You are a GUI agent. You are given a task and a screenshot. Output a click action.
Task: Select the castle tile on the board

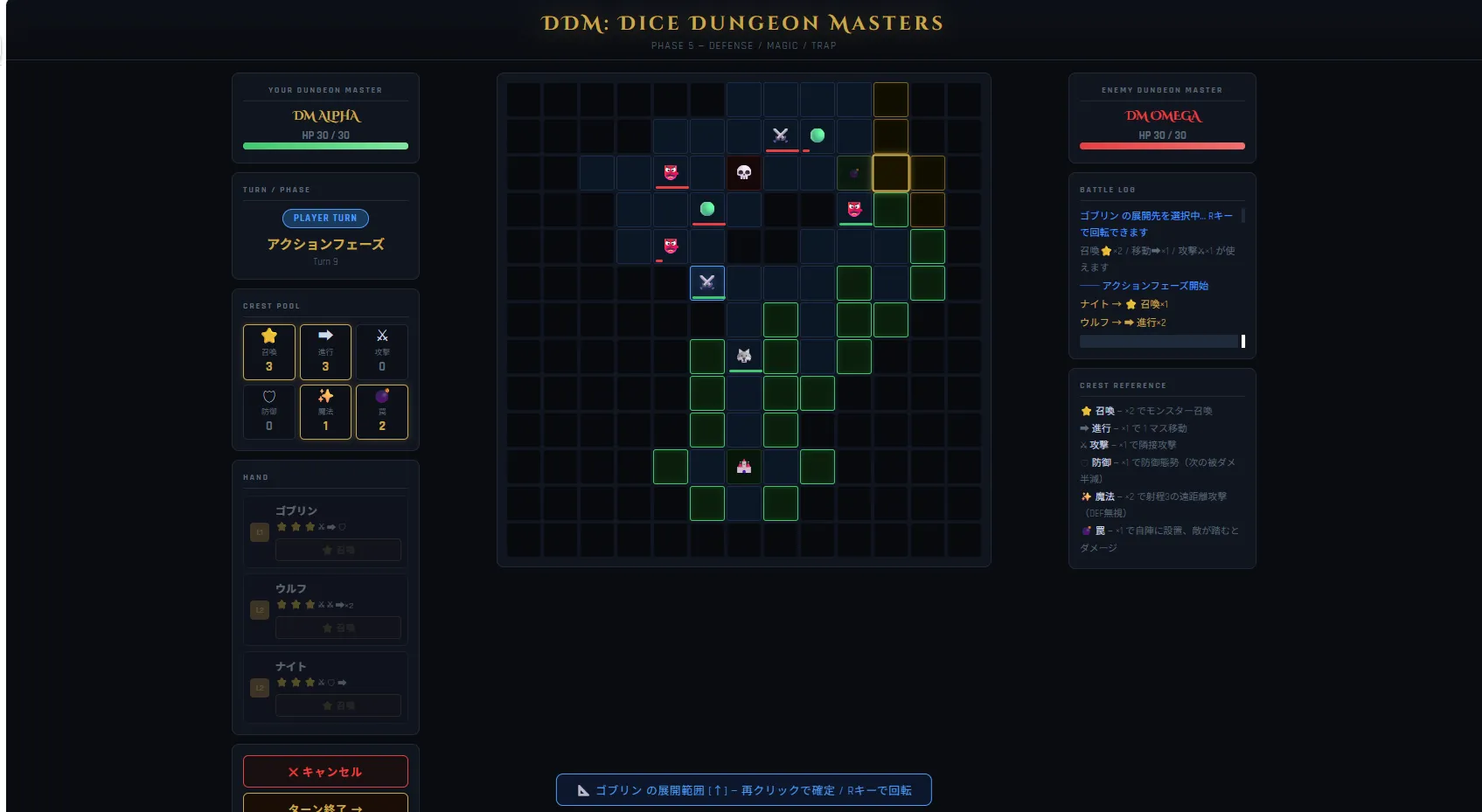point(744,467)
